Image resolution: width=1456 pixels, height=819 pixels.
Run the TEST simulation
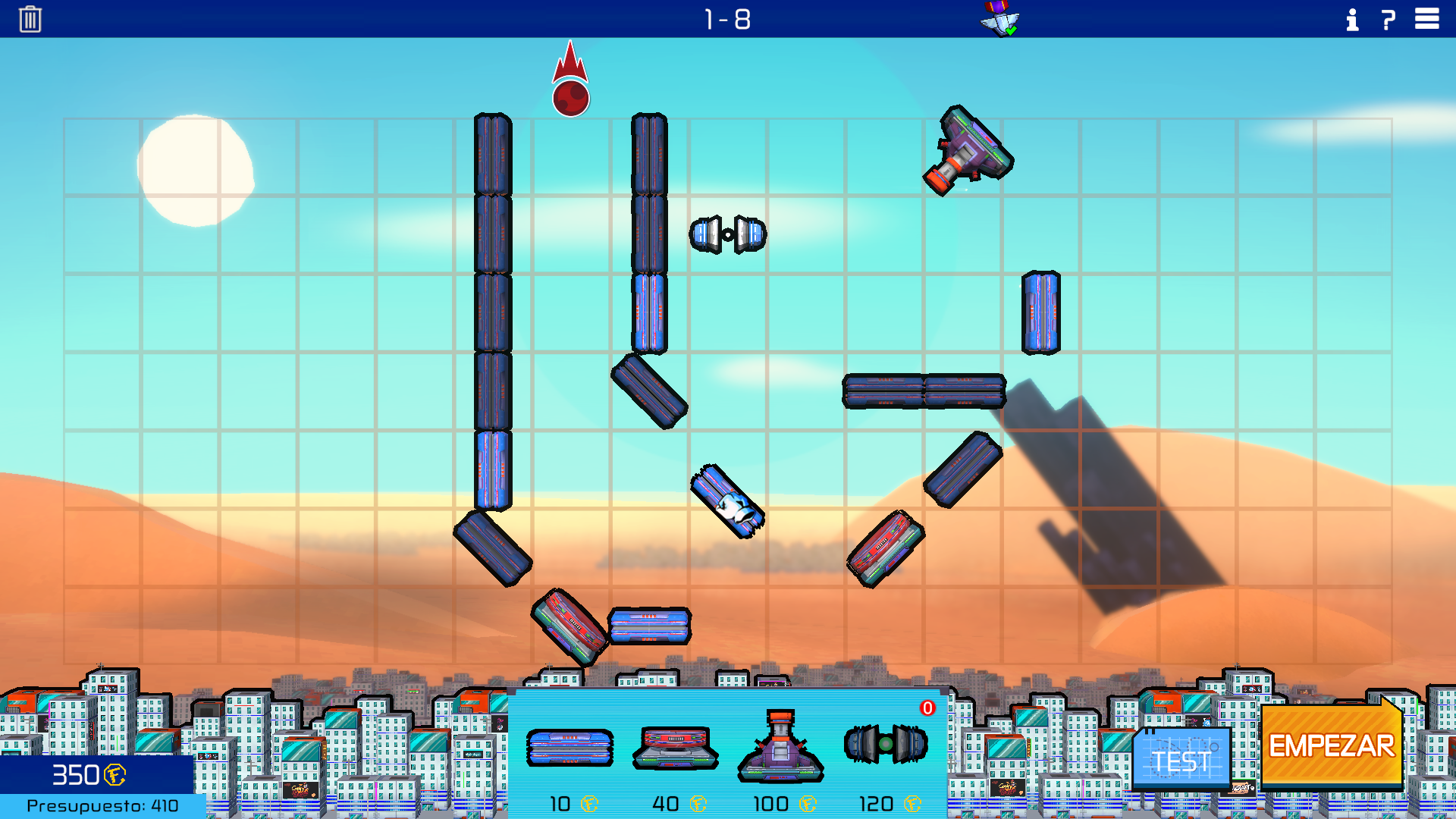[1181, 759]
